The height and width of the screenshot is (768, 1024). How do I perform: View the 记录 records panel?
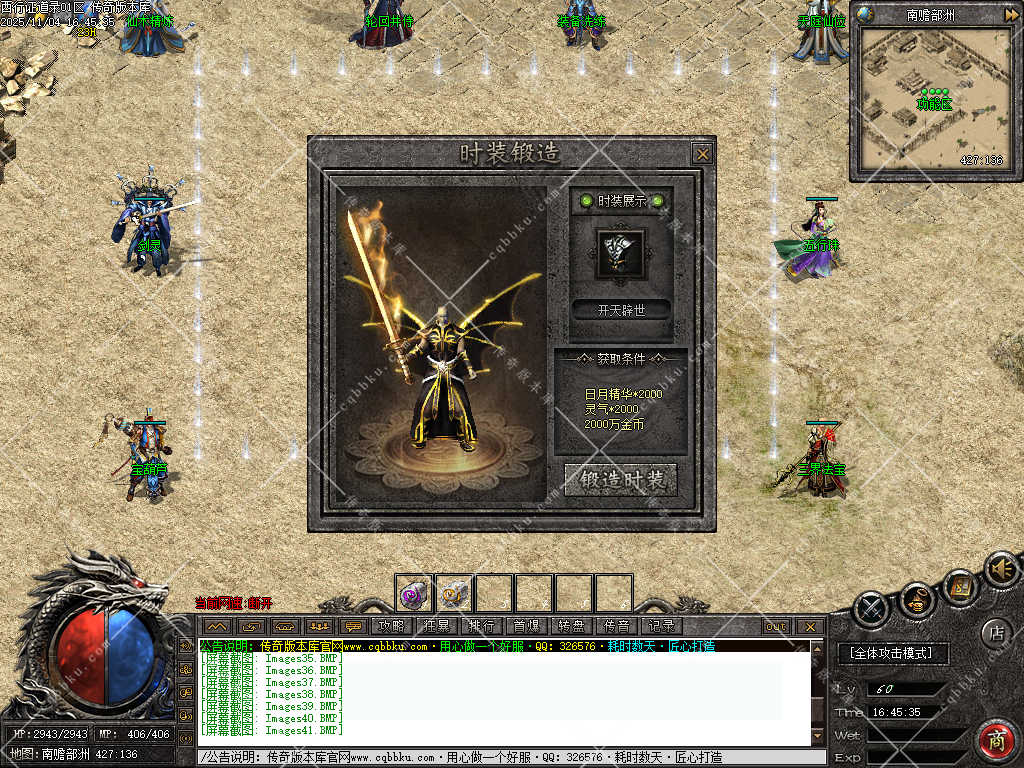662,626
